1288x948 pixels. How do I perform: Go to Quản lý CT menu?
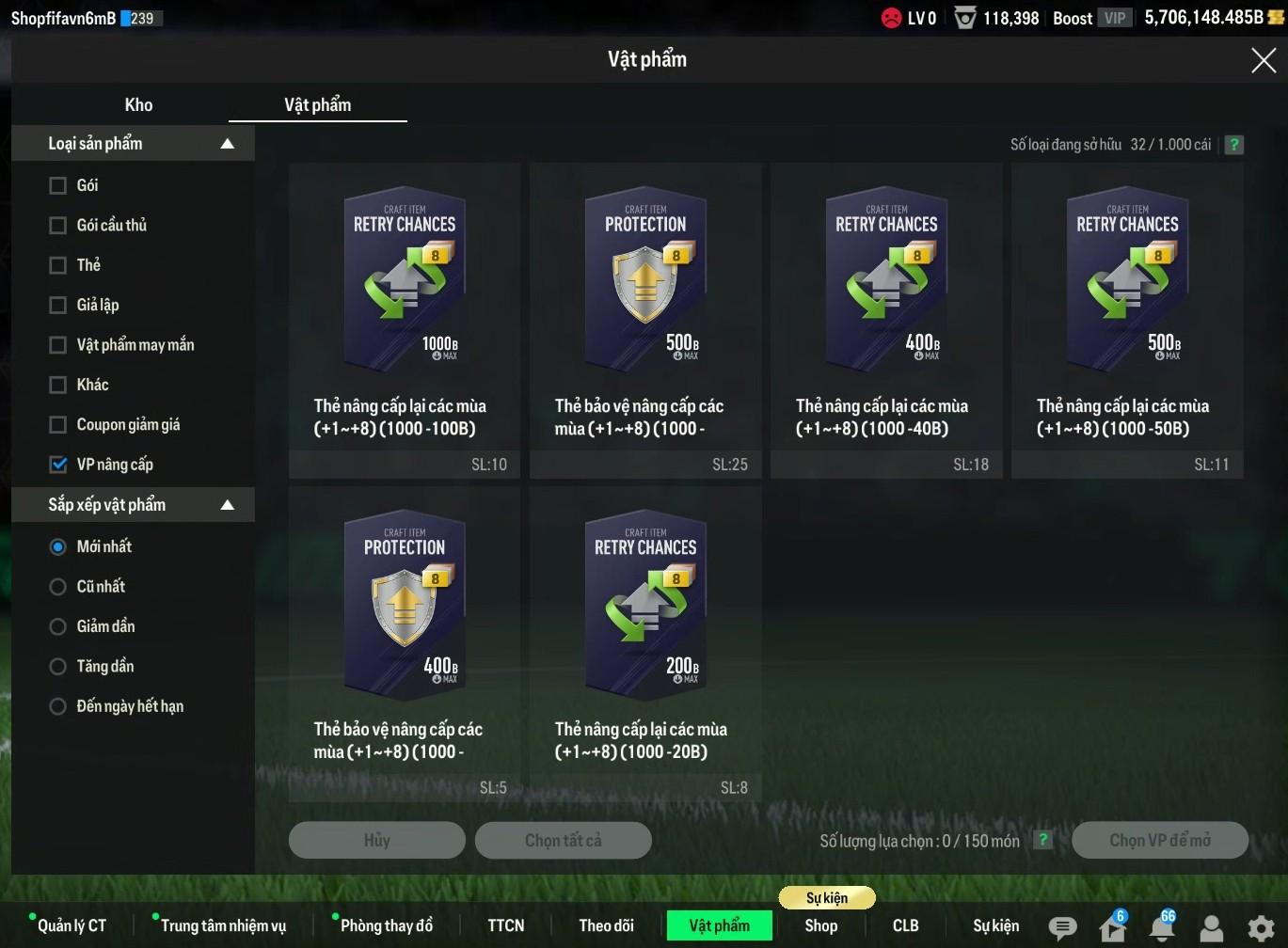(72, 925)
